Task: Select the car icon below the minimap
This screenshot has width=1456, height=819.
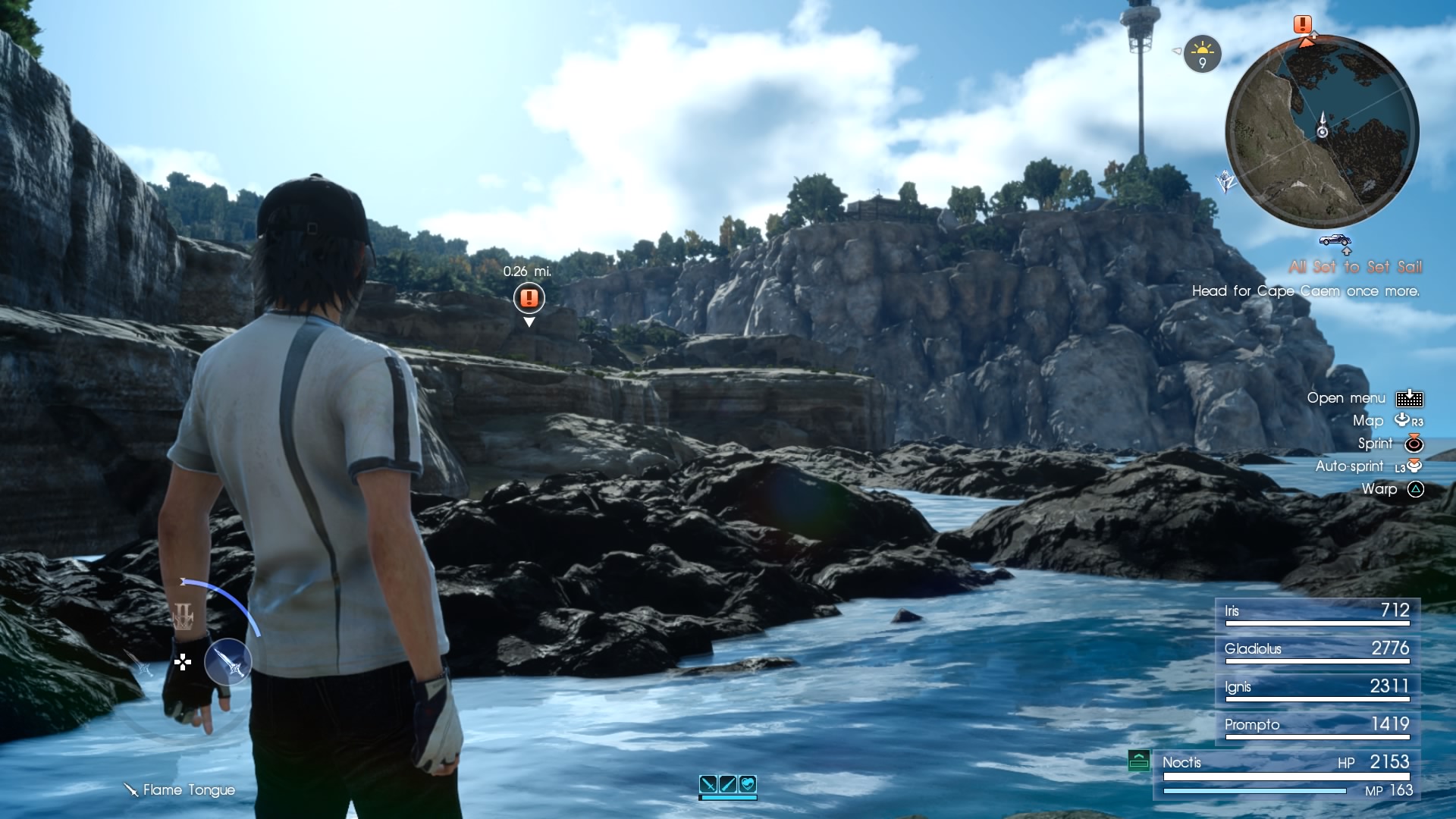Action: 1335,240
